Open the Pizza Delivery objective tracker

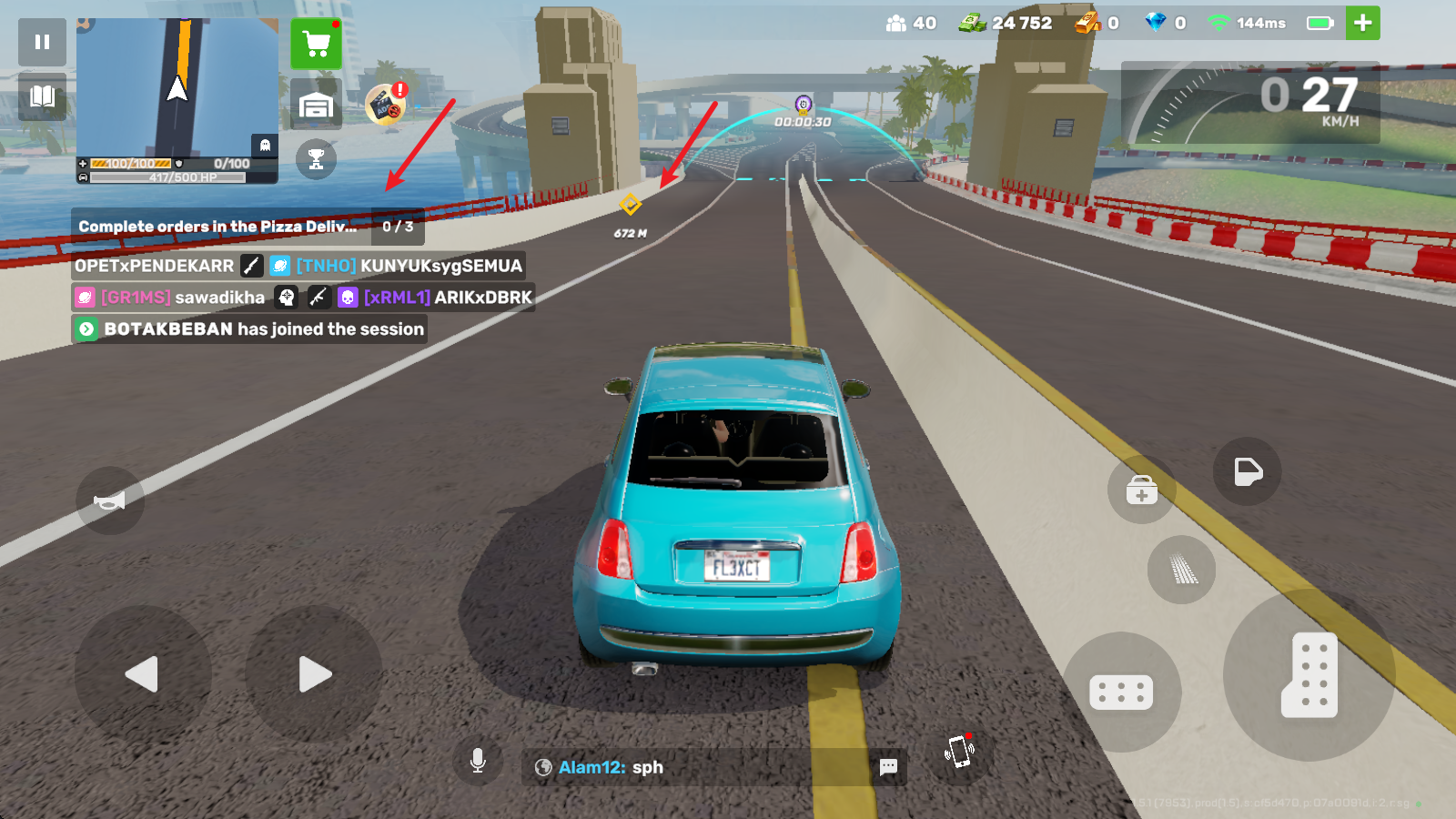pyautogui.click(x=248, y=227)
